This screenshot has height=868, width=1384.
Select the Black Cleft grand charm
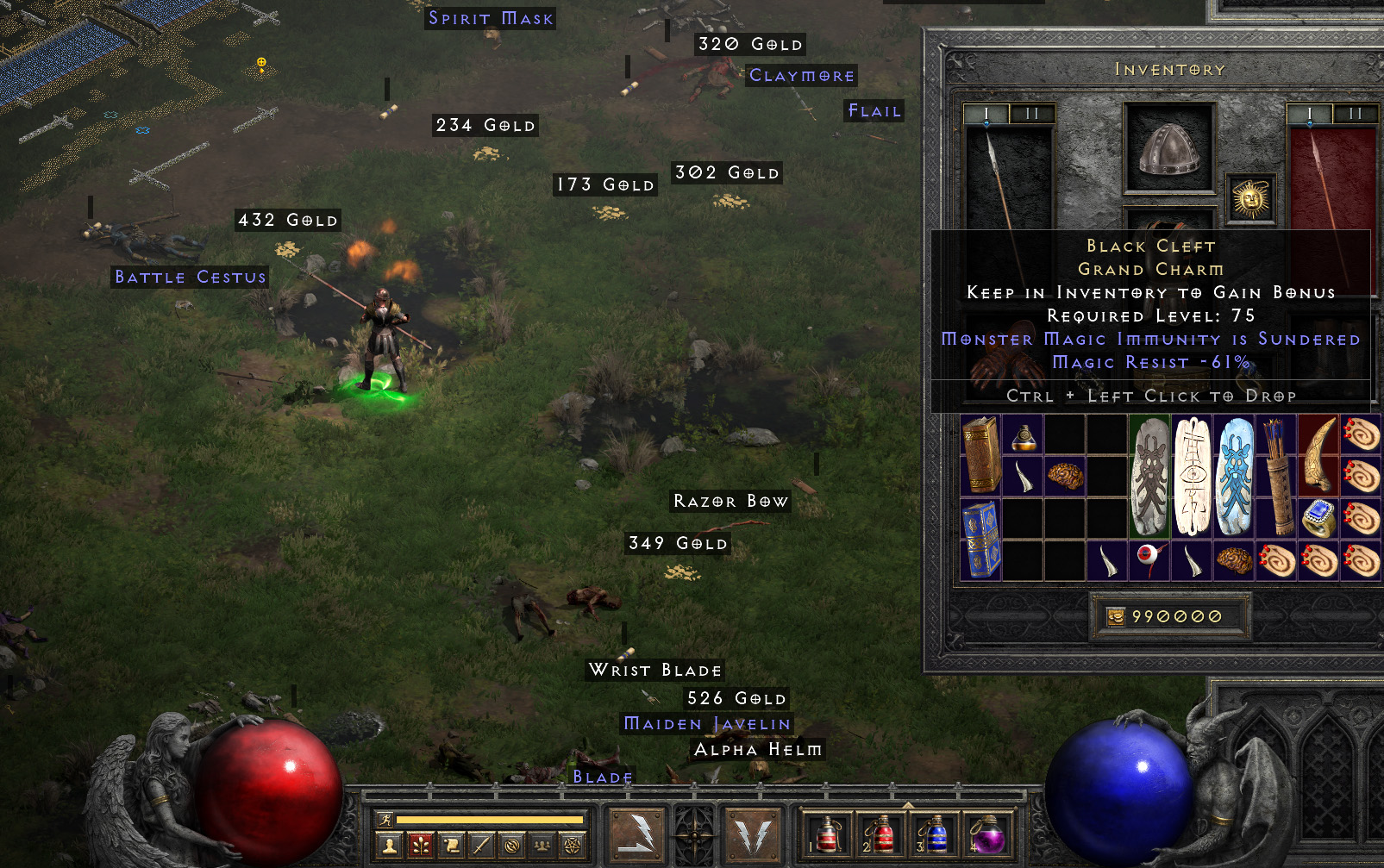tap(1149, 477)
